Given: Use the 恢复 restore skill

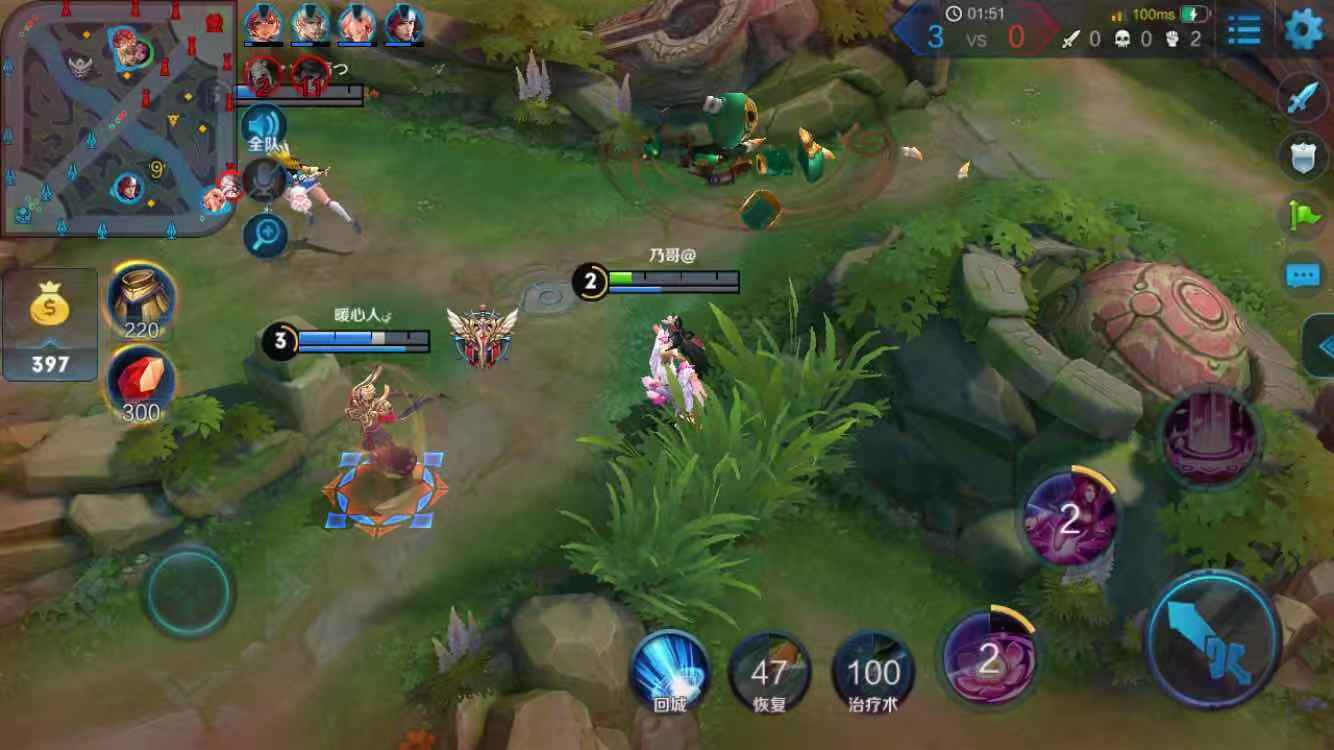Looking at the screenshot, I should tap(769, 670).
